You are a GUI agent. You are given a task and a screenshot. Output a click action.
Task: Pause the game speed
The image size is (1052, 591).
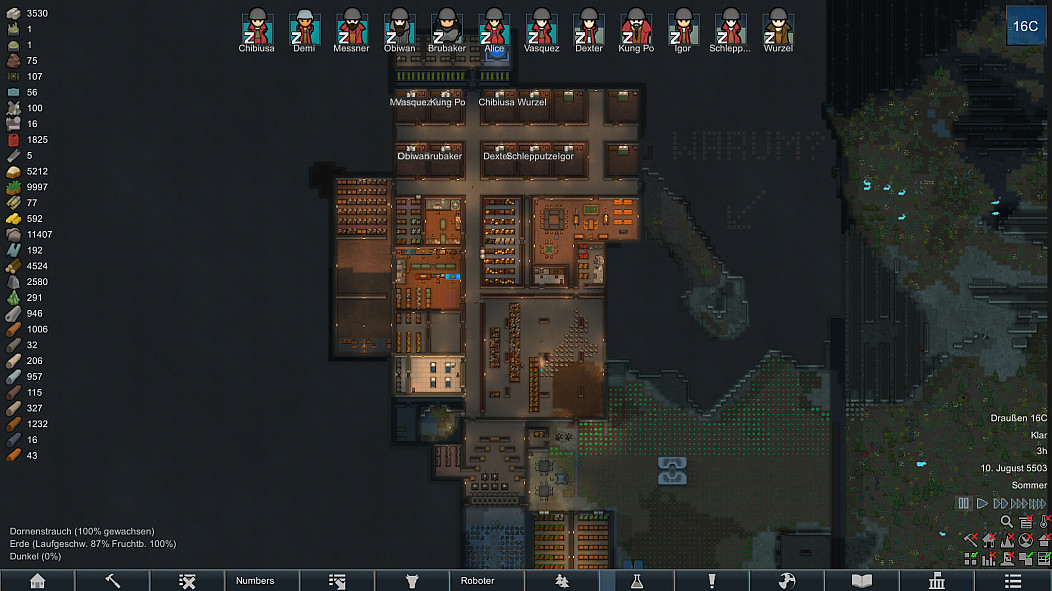[x=964, y=503]
